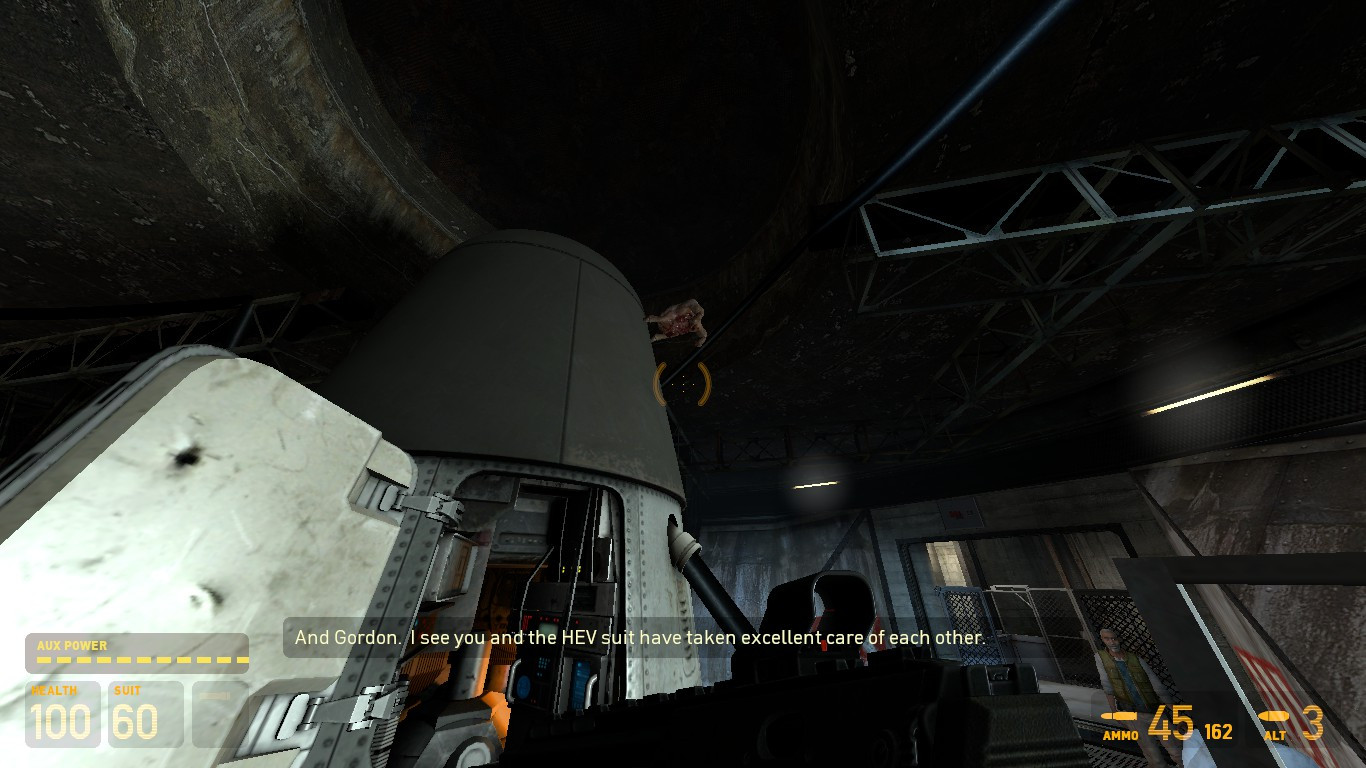This screenshot has width=1366, height=768.
Task: Click the empty HUD panel beside SUIT
Action: 220,716
